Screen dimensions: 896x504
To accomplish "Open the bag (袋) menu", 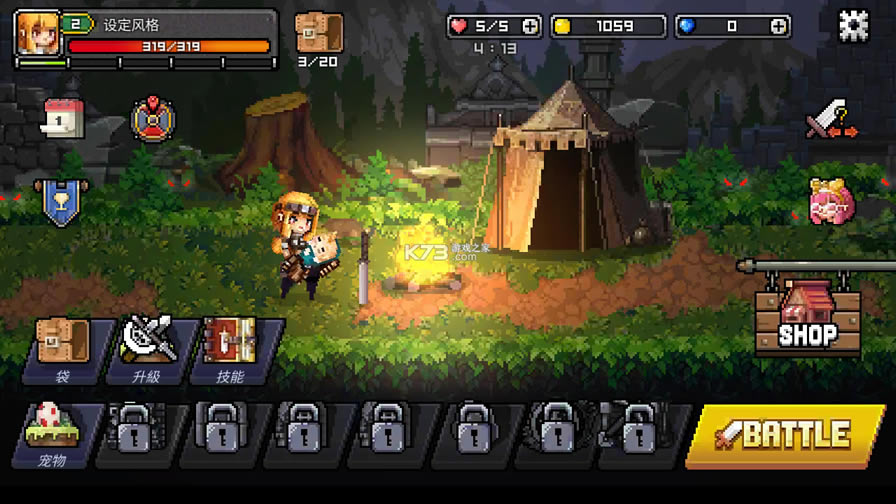I will [x=62, y=350].
